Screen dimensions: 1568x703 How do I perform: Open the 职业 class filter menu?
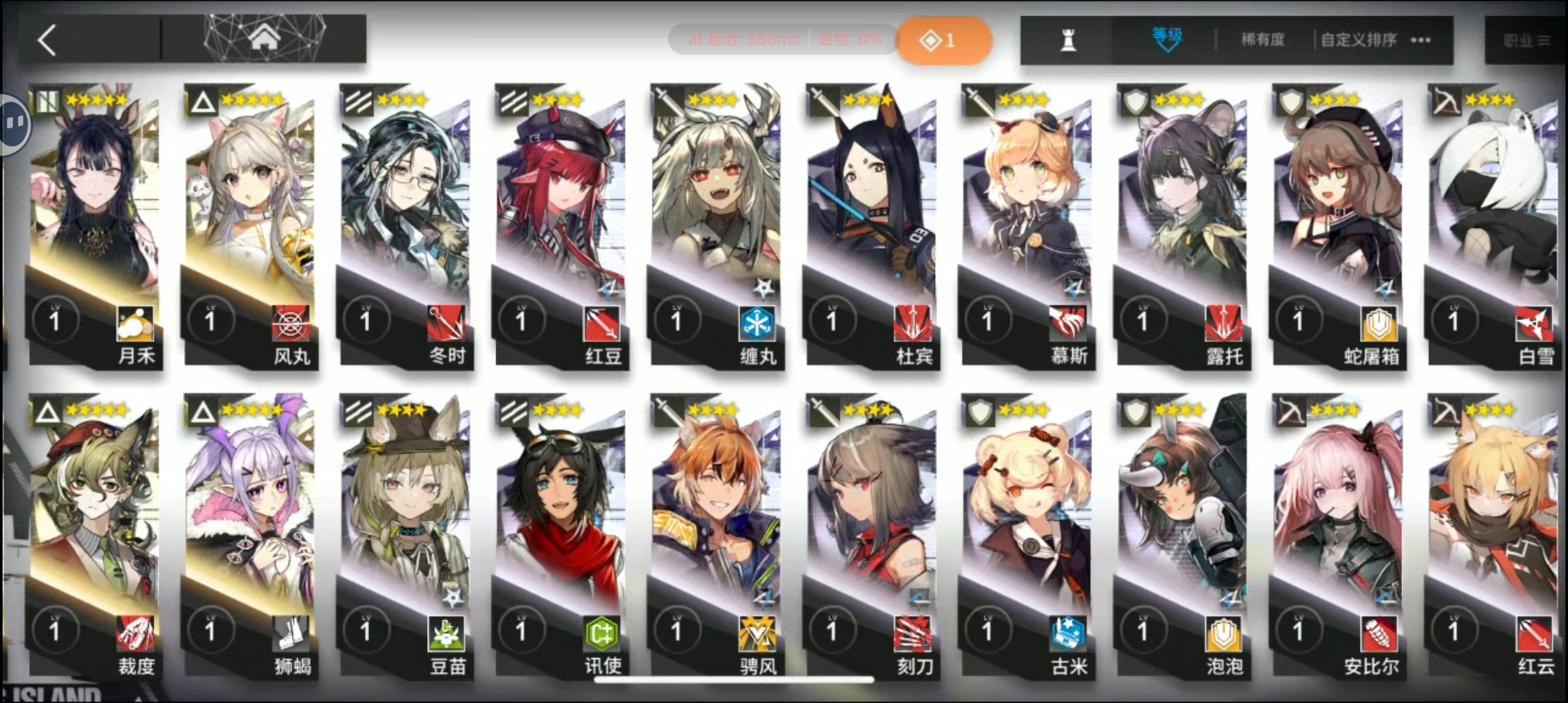click(x=1528, y=39)
